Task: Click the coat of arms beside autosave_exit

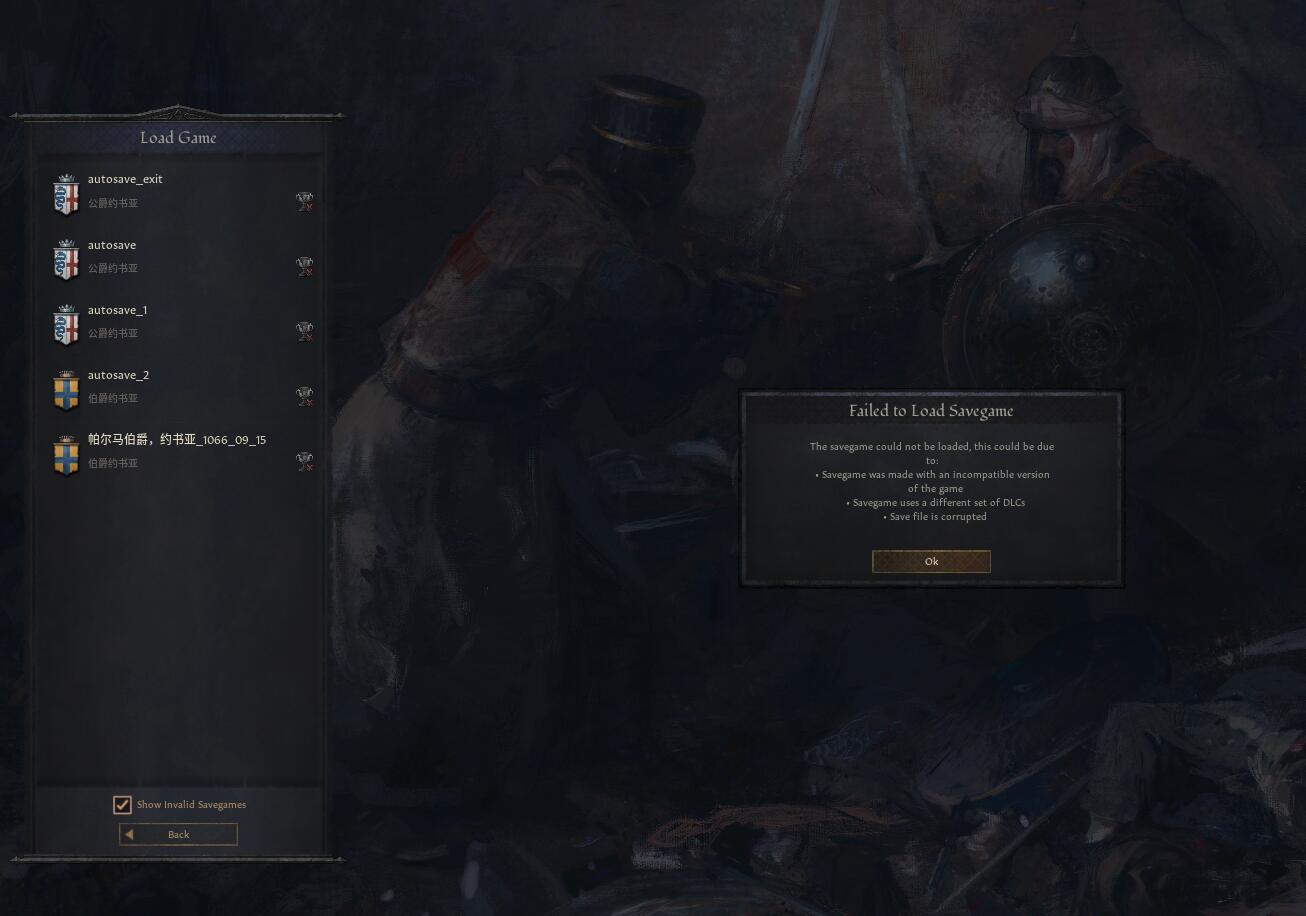Action: pyautogui.click(x=66, y=196)
